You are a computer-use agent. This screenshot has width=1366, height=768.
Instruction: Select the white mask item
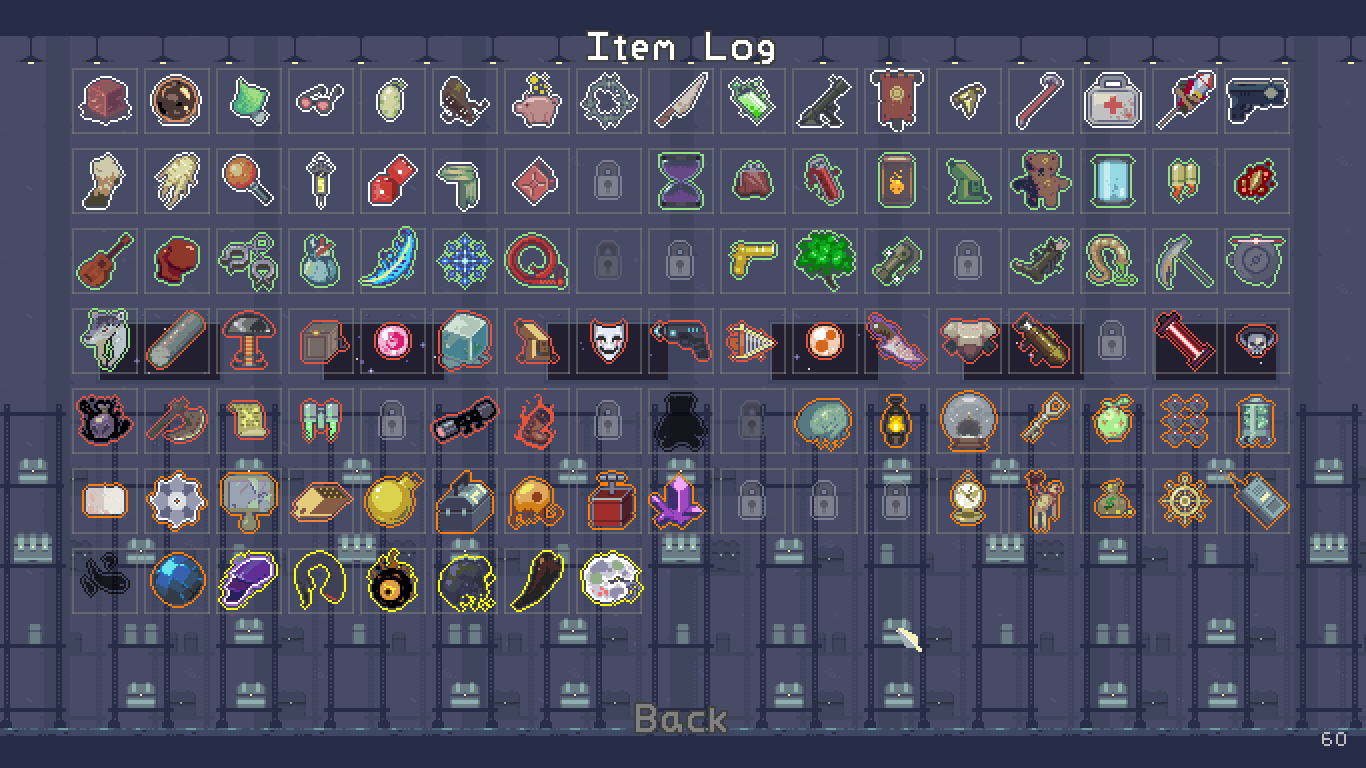tap(607, 341)
